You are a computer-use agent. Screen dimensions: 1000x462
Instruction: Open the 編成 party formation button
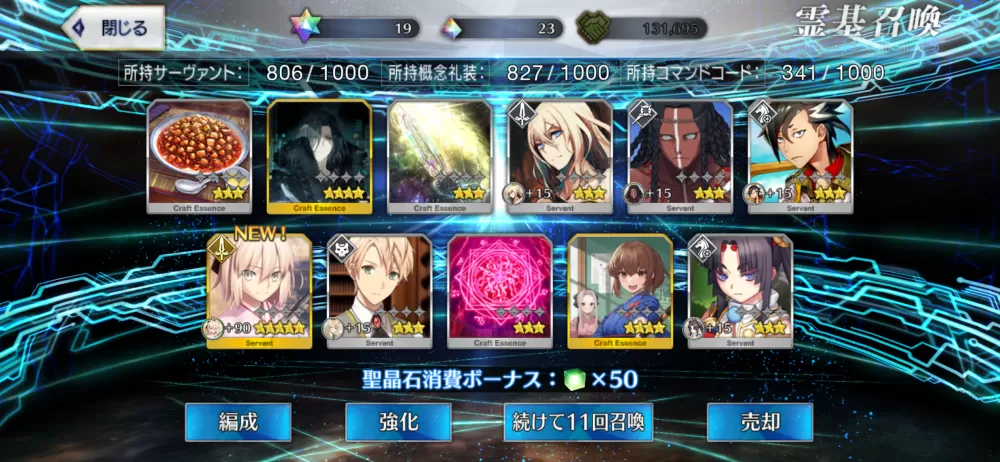[238, 422]
